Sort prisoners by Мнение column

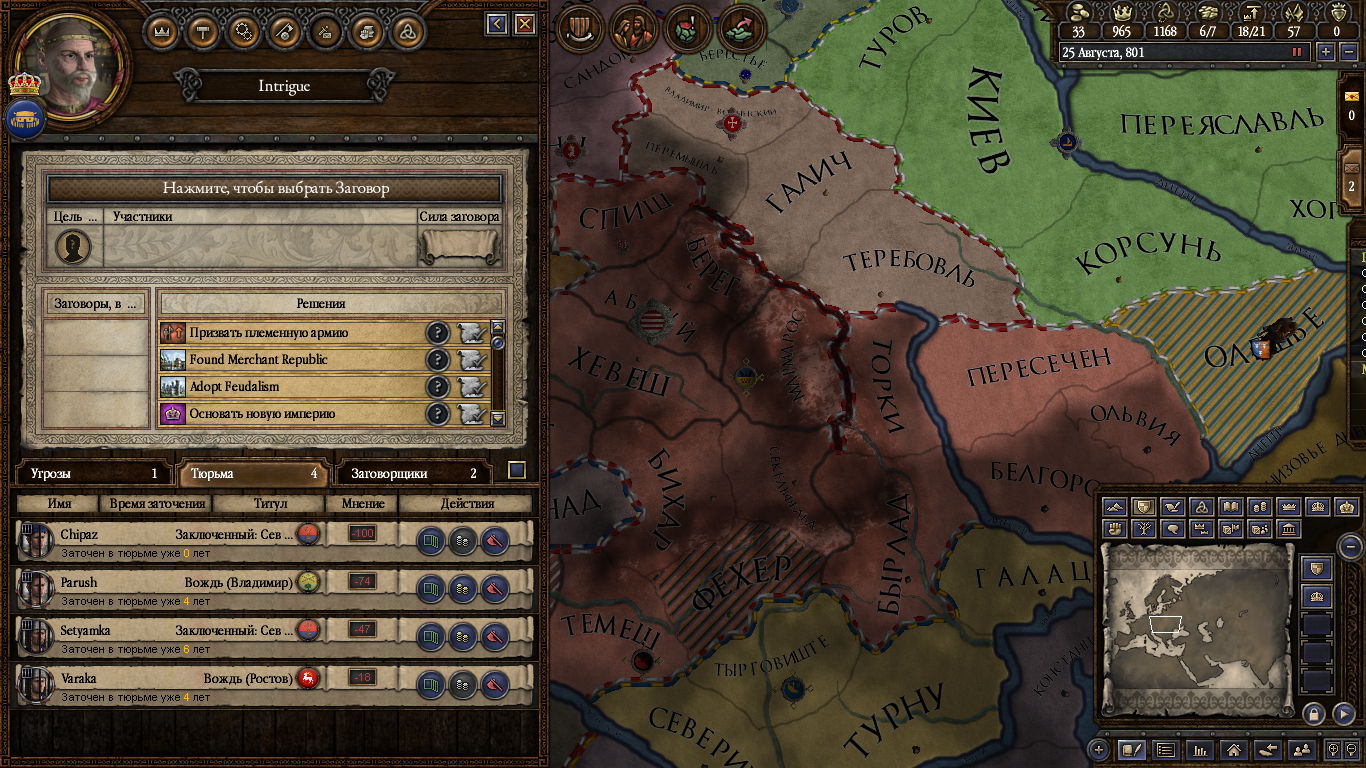tap(362, 504)
